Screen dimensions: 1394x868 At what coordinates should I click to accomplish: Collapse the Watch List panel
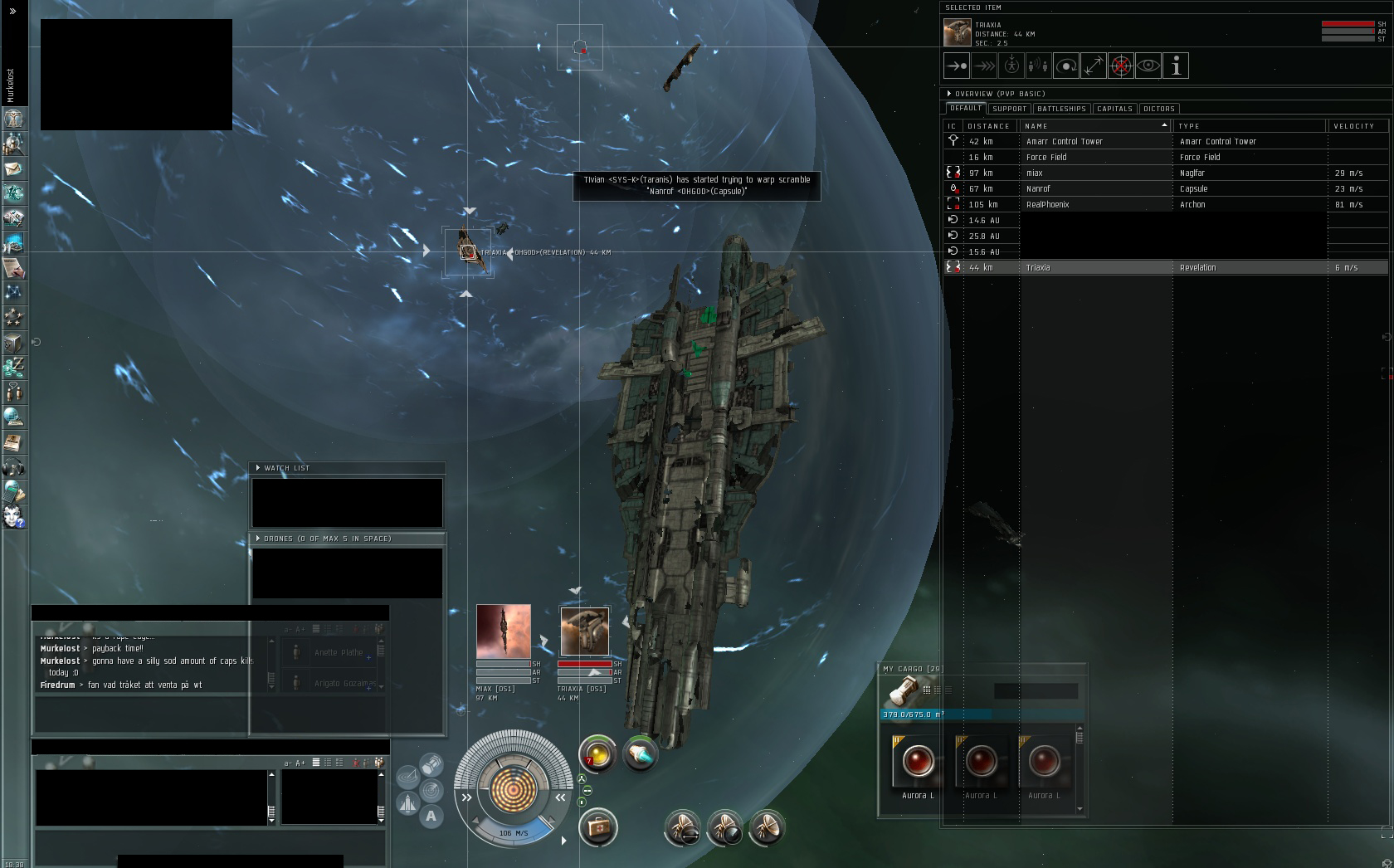(258, 468)
